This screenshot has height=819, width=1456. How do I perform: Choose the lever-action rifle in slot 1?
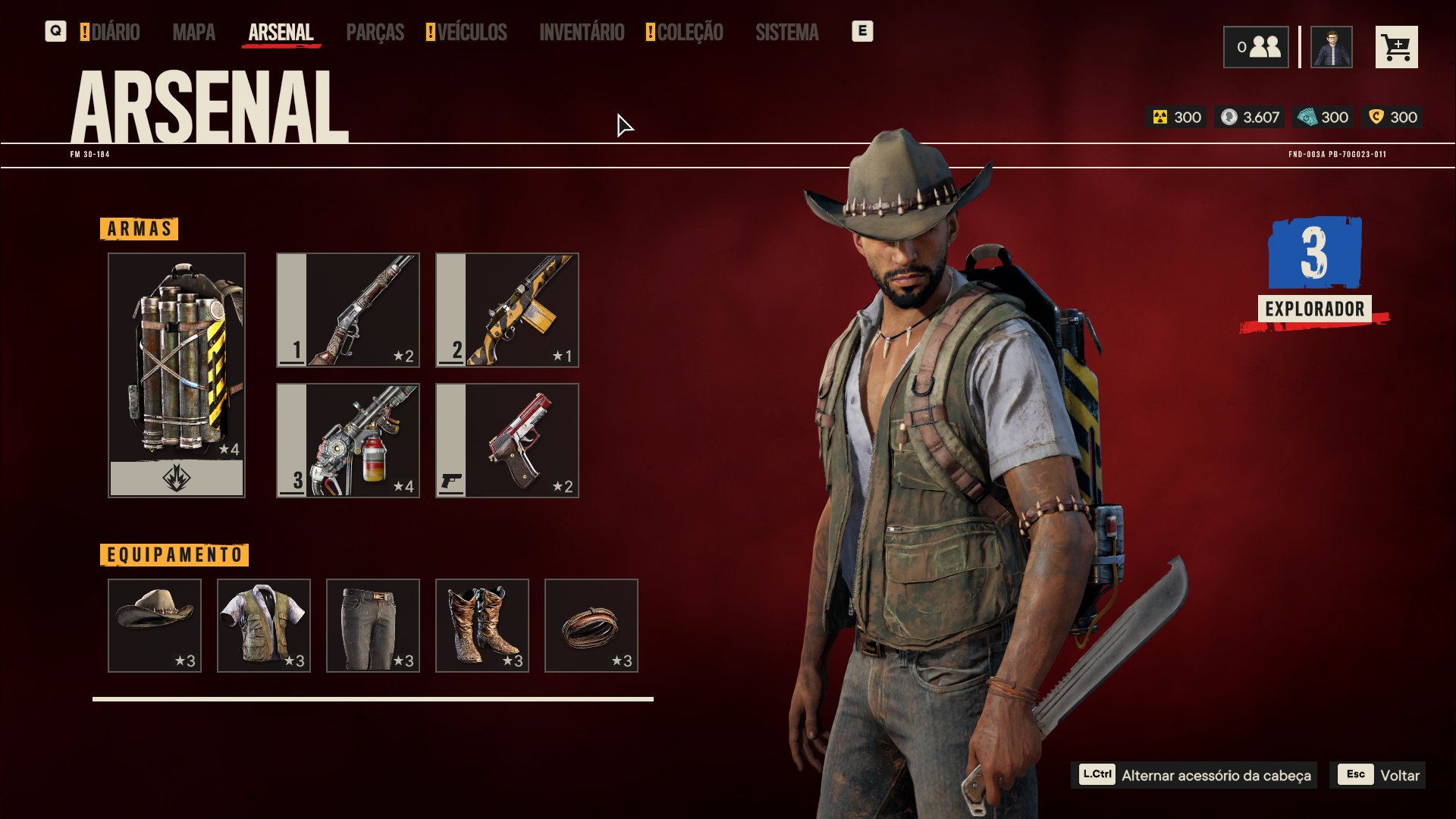click(348, 310)
